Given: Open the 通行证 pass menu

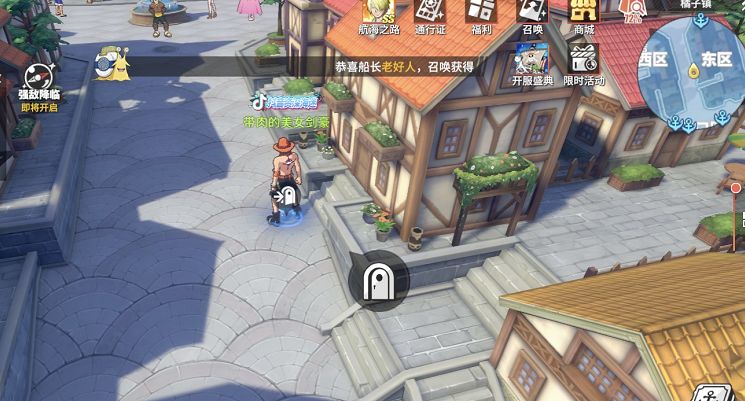Looking at the screenshot, I should (430, 15).
